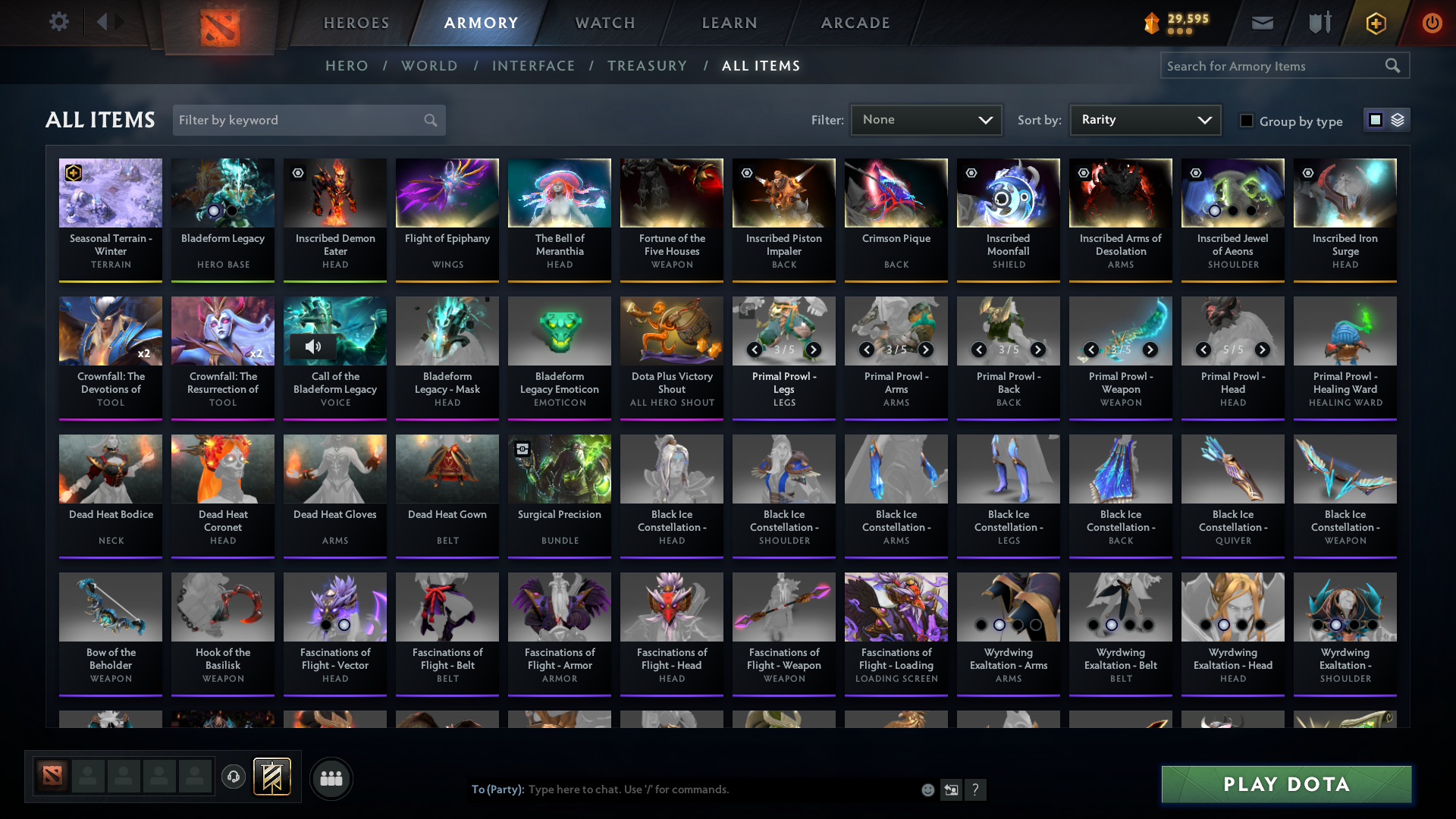Toggle the voice chat headset icon
This screenshot has height=819, width=1456.
coord(233,777)
